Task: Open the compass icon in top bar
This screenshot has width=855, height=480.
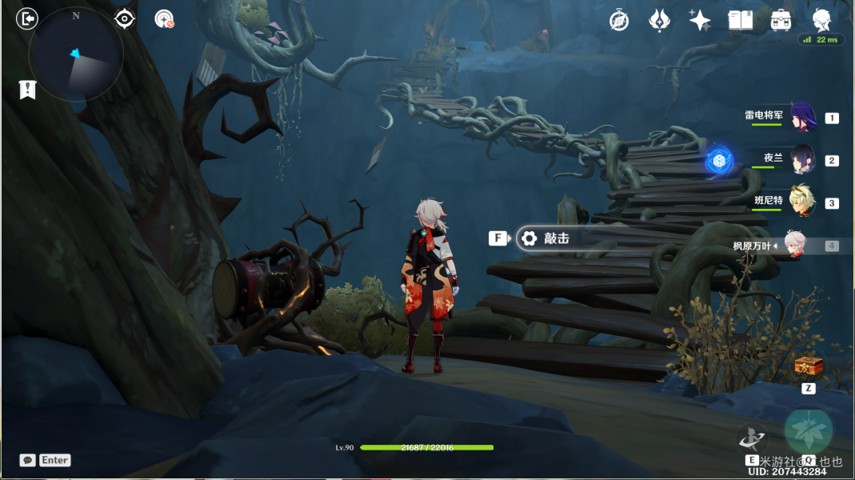Action: pyautogui.click(x=619, y=20)
